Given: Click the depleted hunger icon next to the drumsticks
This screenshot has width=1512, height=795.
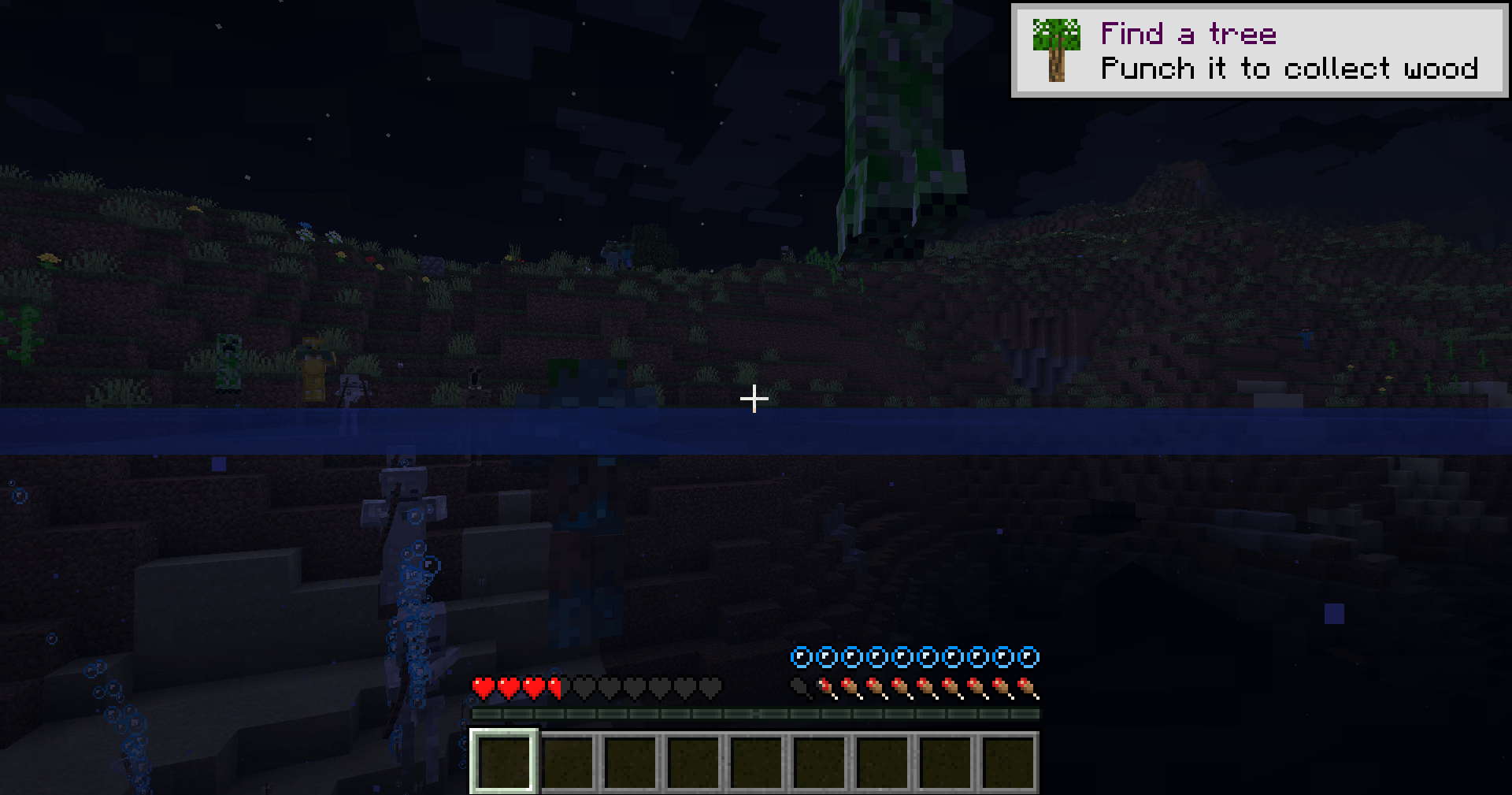Looking at the screenshot, I should click(801, 688).
